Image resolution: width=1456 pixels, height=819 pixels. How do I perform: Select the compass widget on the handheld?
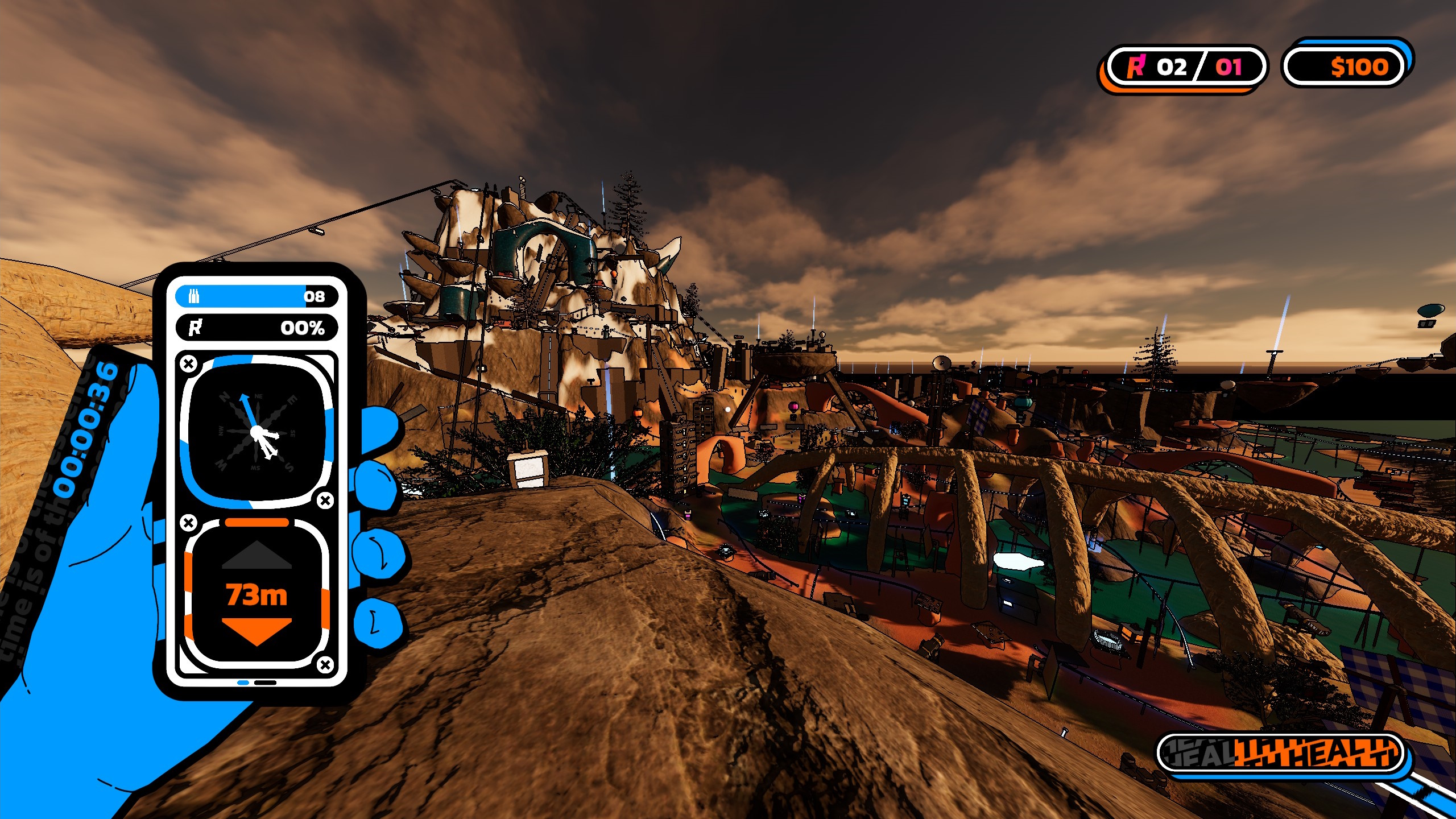point(257,432)
